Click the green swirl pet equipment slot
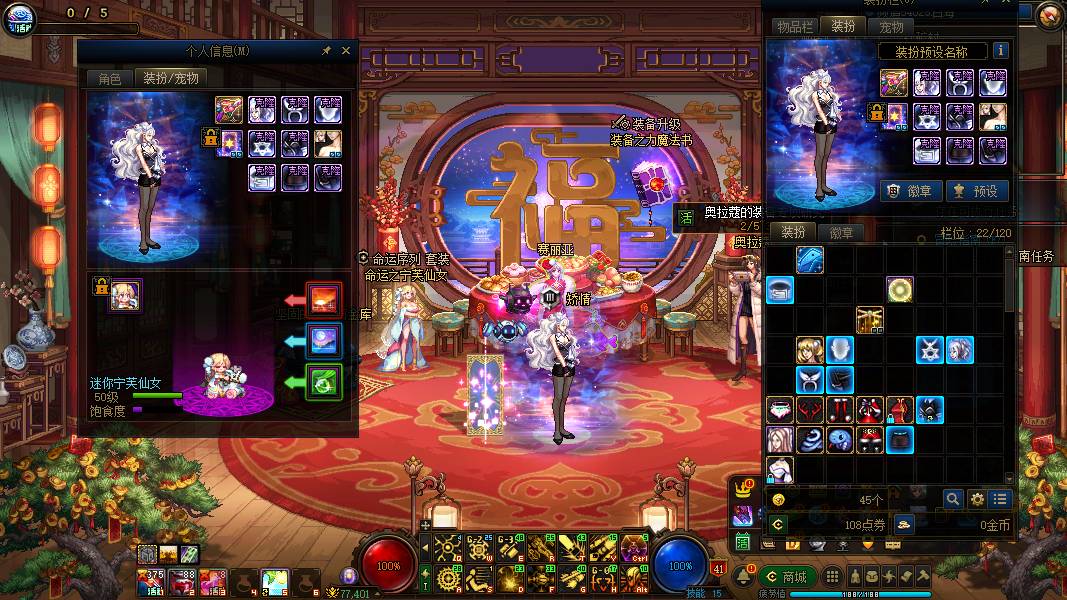This screenshot has height=600, width=1067. [324, 381]
